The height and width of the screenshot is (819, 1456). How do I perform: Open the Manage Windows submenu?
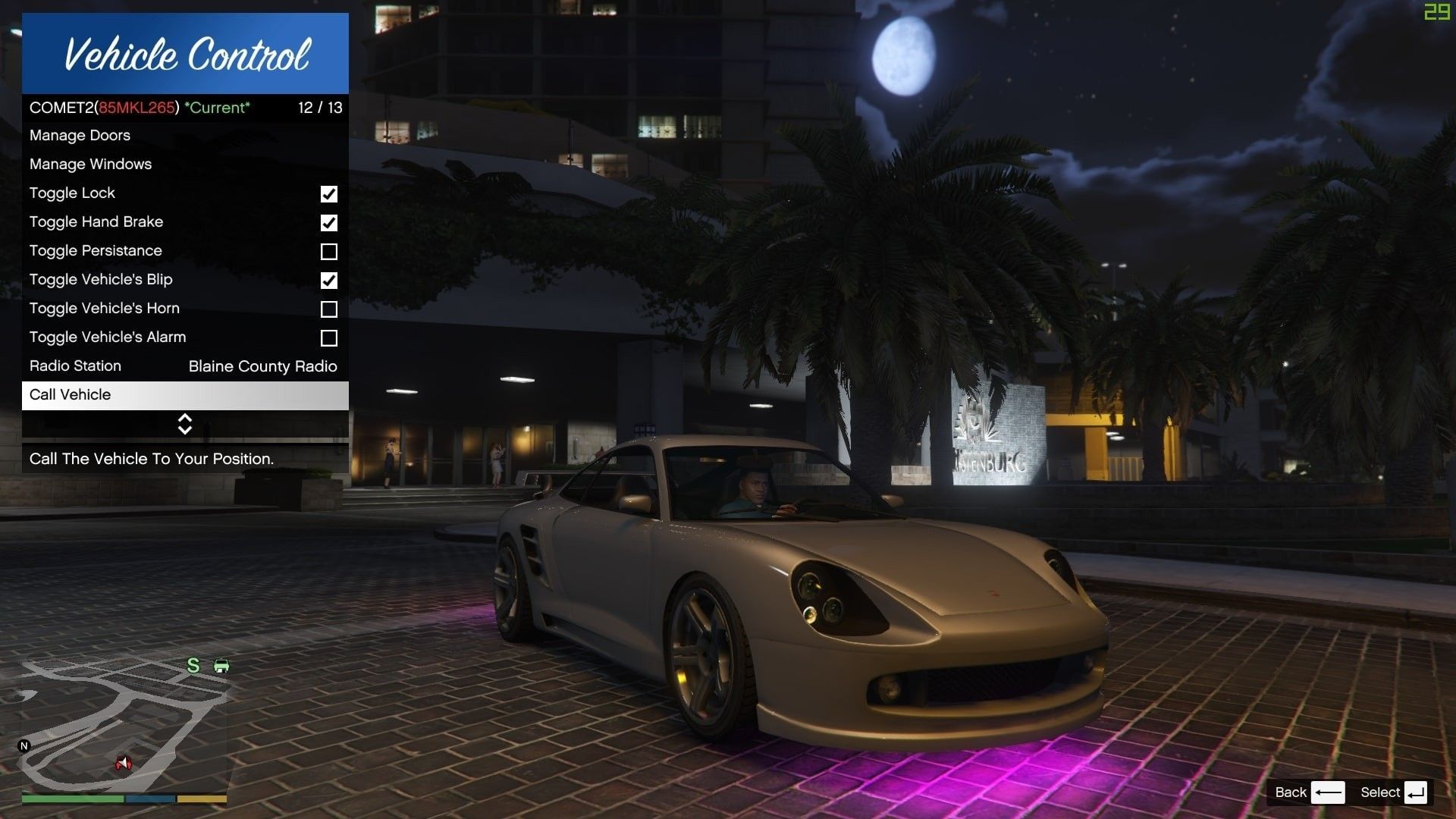pyautogui.click(x=90, y=165)
